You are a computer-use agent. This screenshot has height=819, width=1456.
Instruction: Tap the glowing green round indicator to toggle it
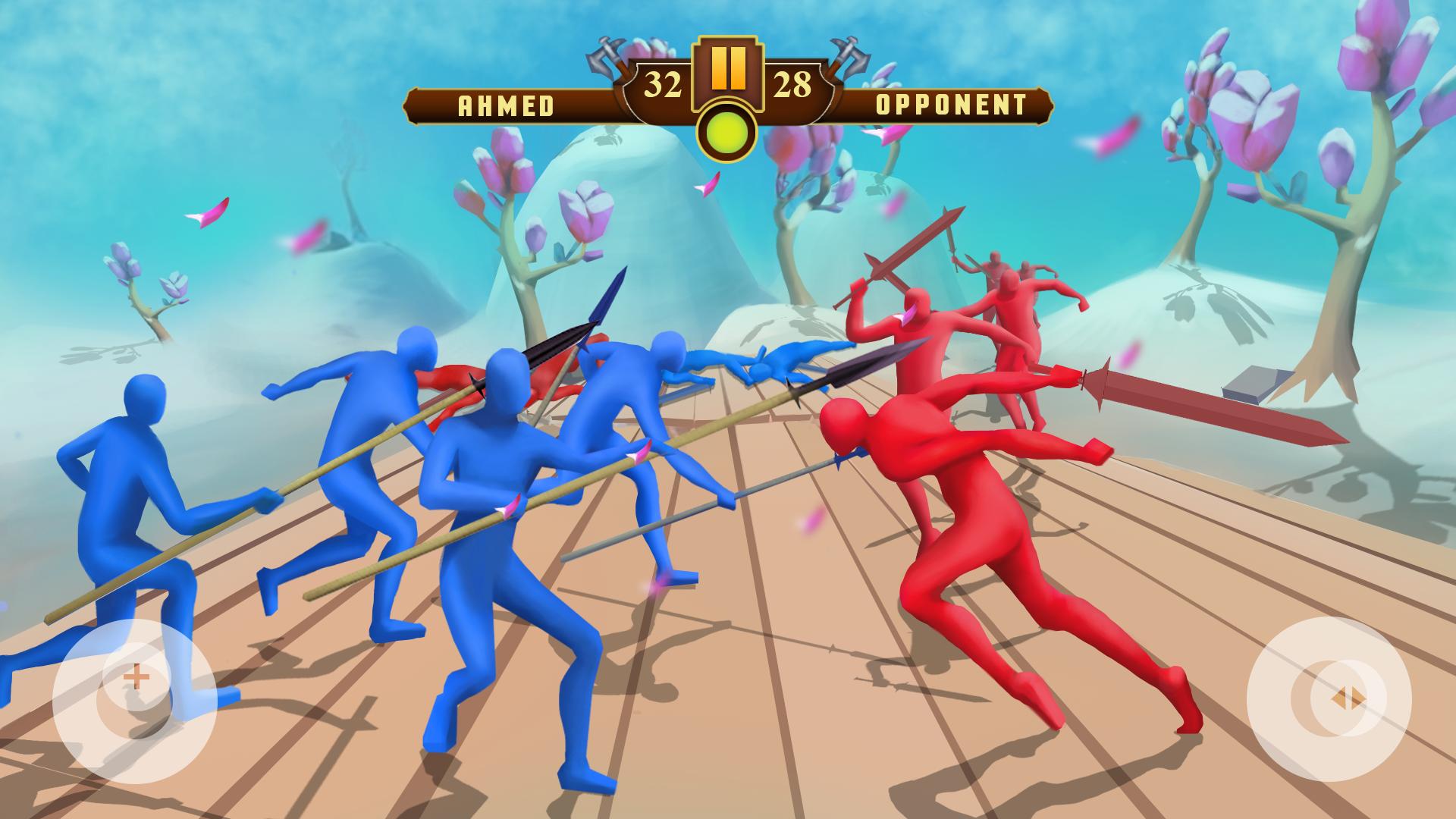[727, 129]
